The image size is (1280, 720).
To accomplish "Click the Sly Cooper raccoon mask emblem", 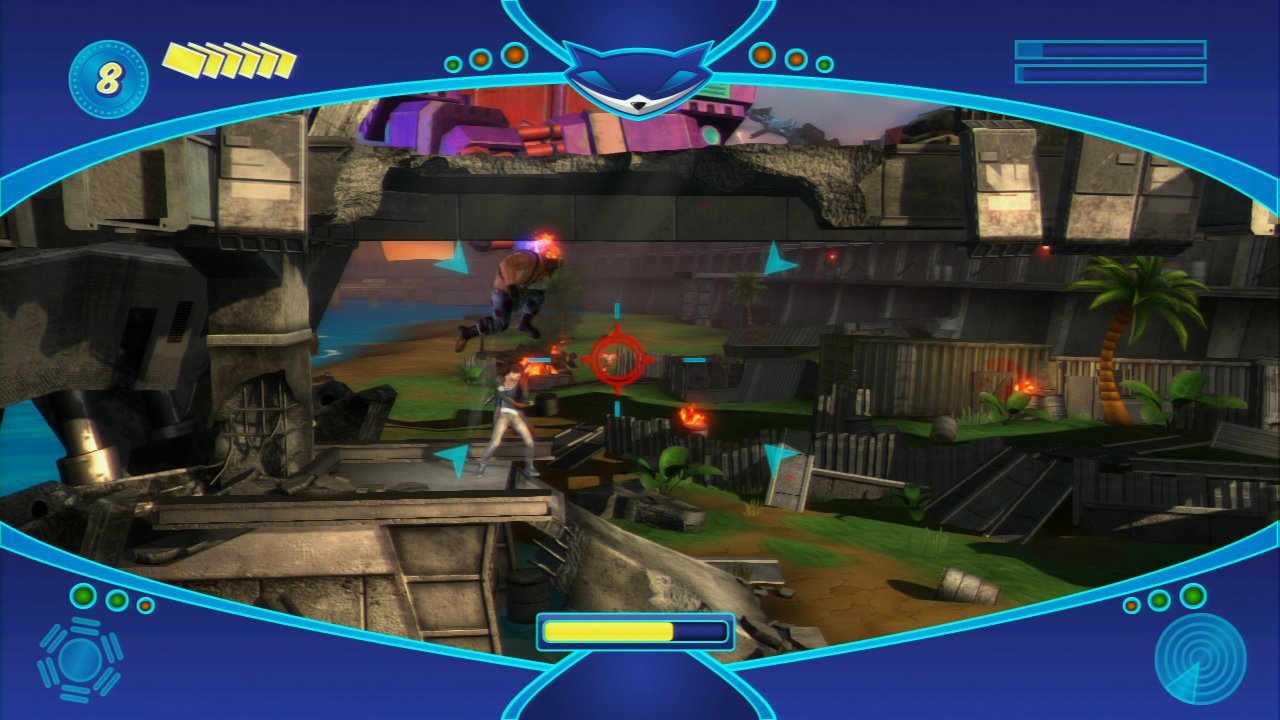I will click(x=638, y=79).
